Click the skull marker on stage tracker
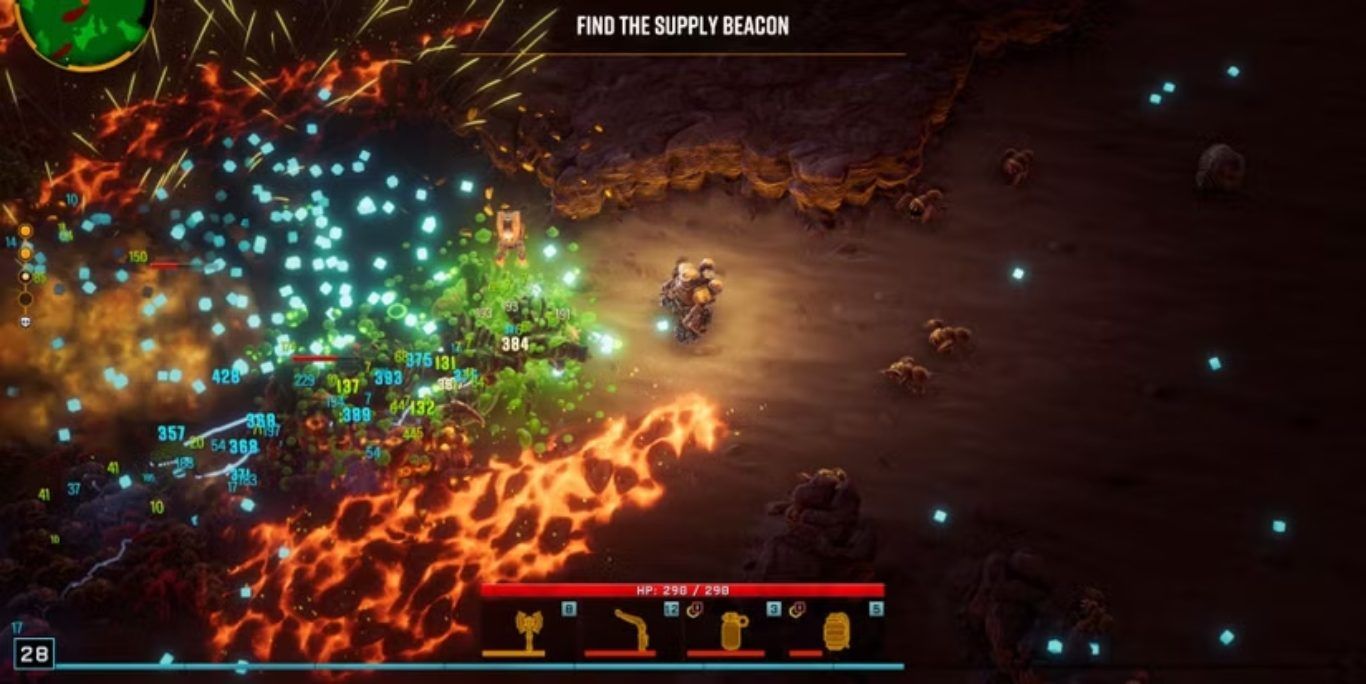Image resolution: width=1366 pixels, height=684 pixels. pos(25,321)
